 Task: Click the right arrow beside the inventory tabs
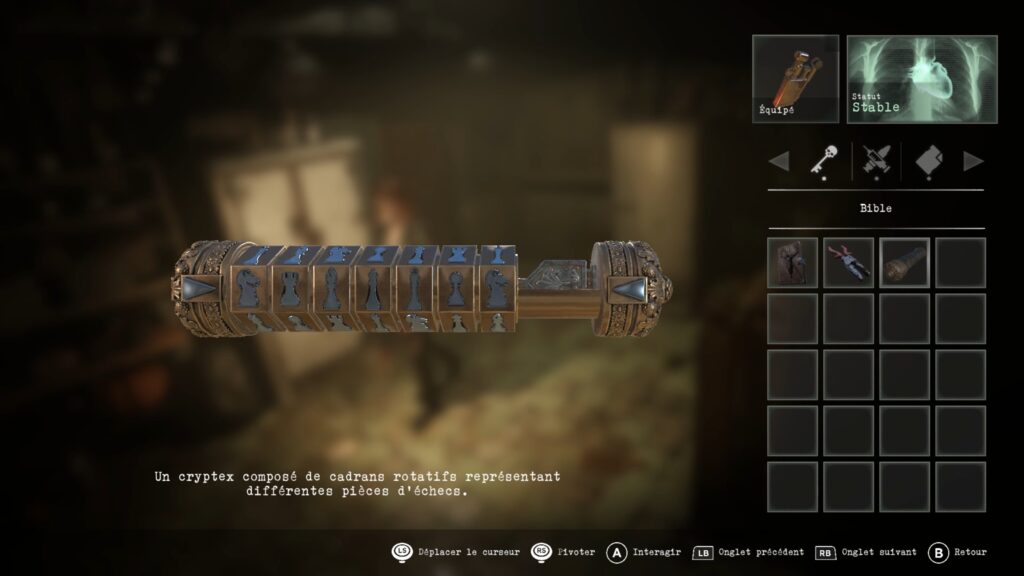pos(972,160)
